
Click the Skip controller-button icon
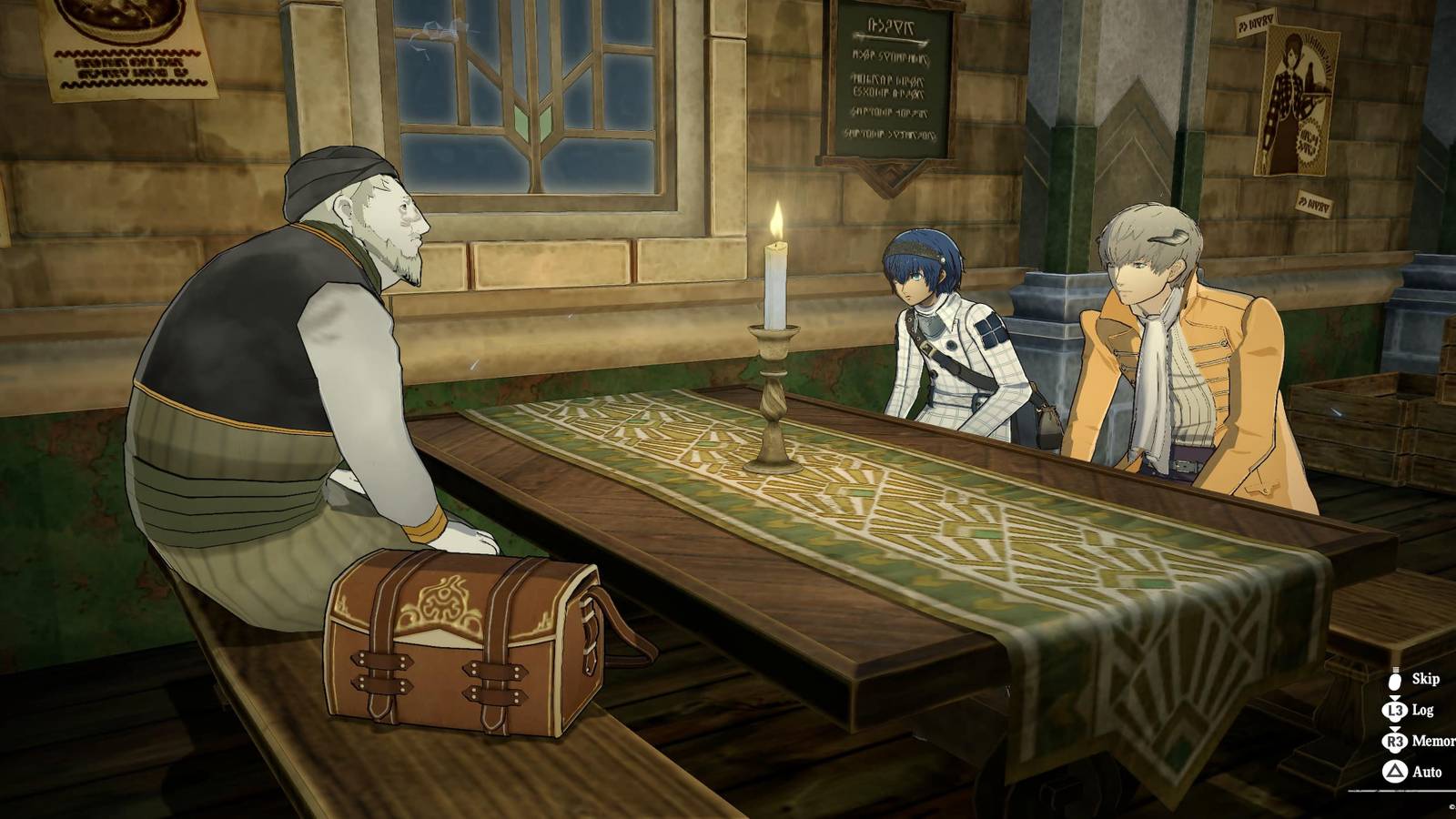(1393, 681)
